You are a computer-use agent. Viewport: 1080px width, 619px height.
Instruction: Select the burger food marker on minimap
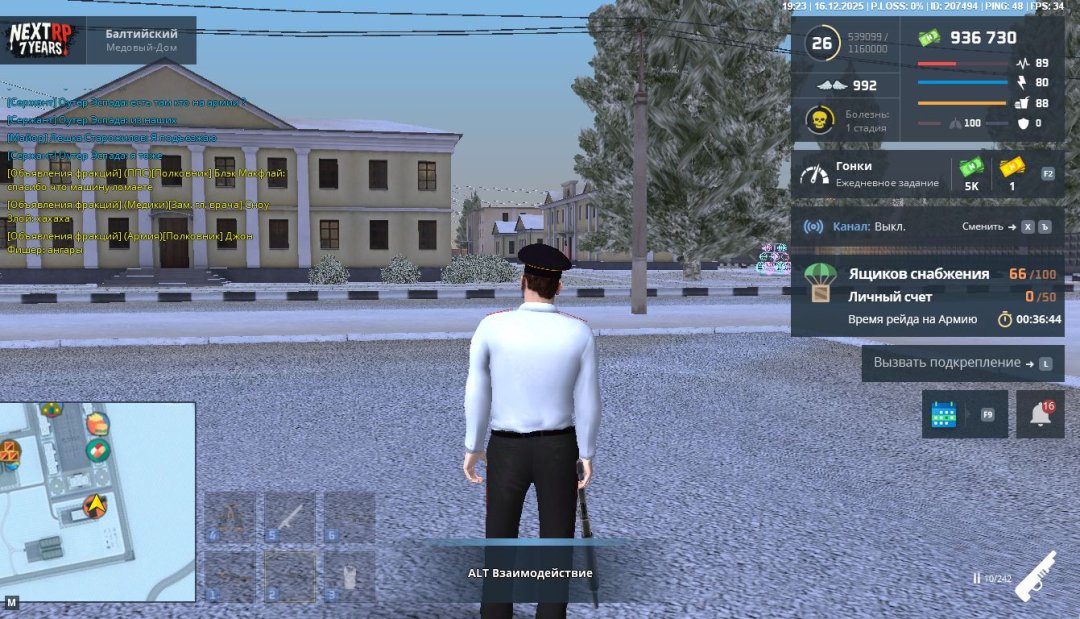pos(97,424)
